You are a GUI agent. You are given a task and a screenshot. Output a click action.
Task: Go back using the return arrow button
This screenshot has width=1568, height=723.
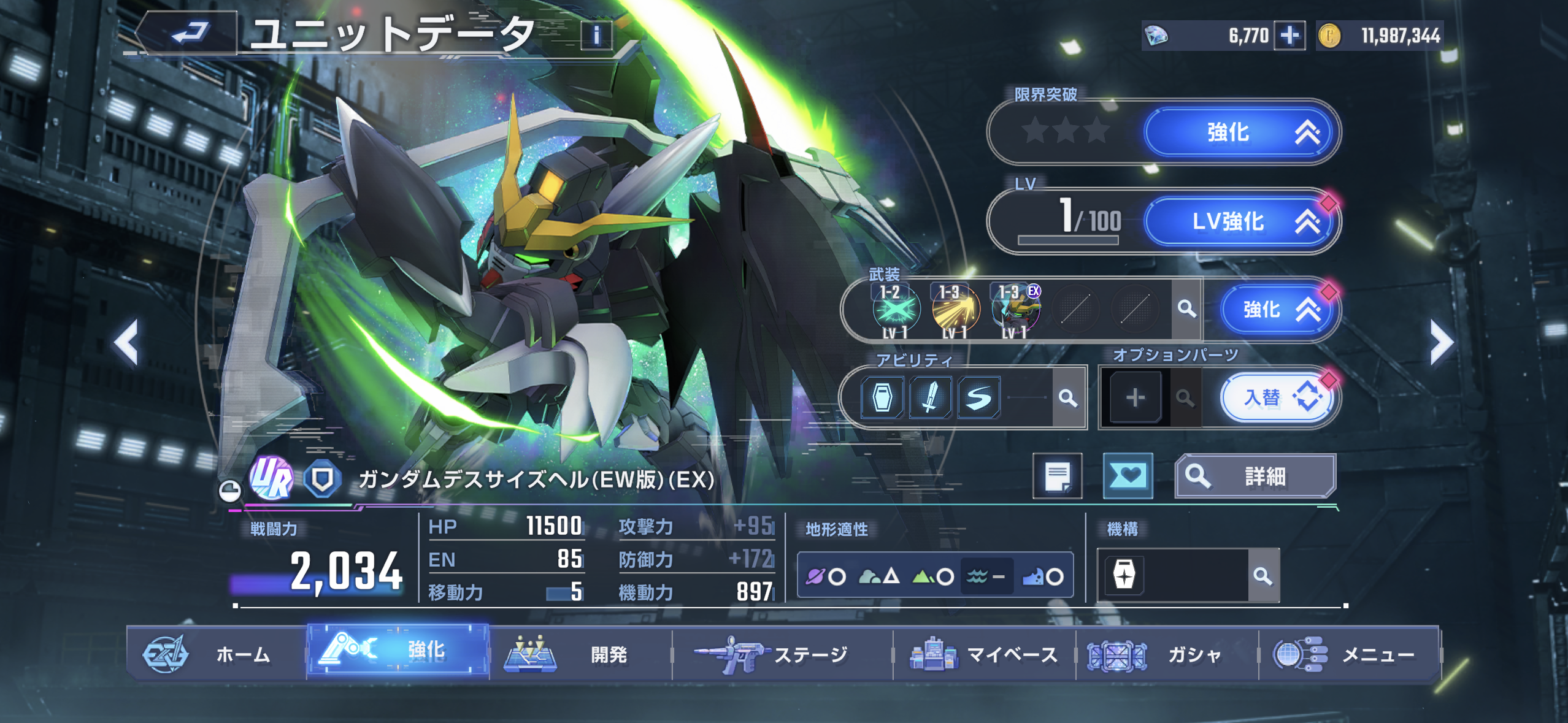click(x=188, y=33)
